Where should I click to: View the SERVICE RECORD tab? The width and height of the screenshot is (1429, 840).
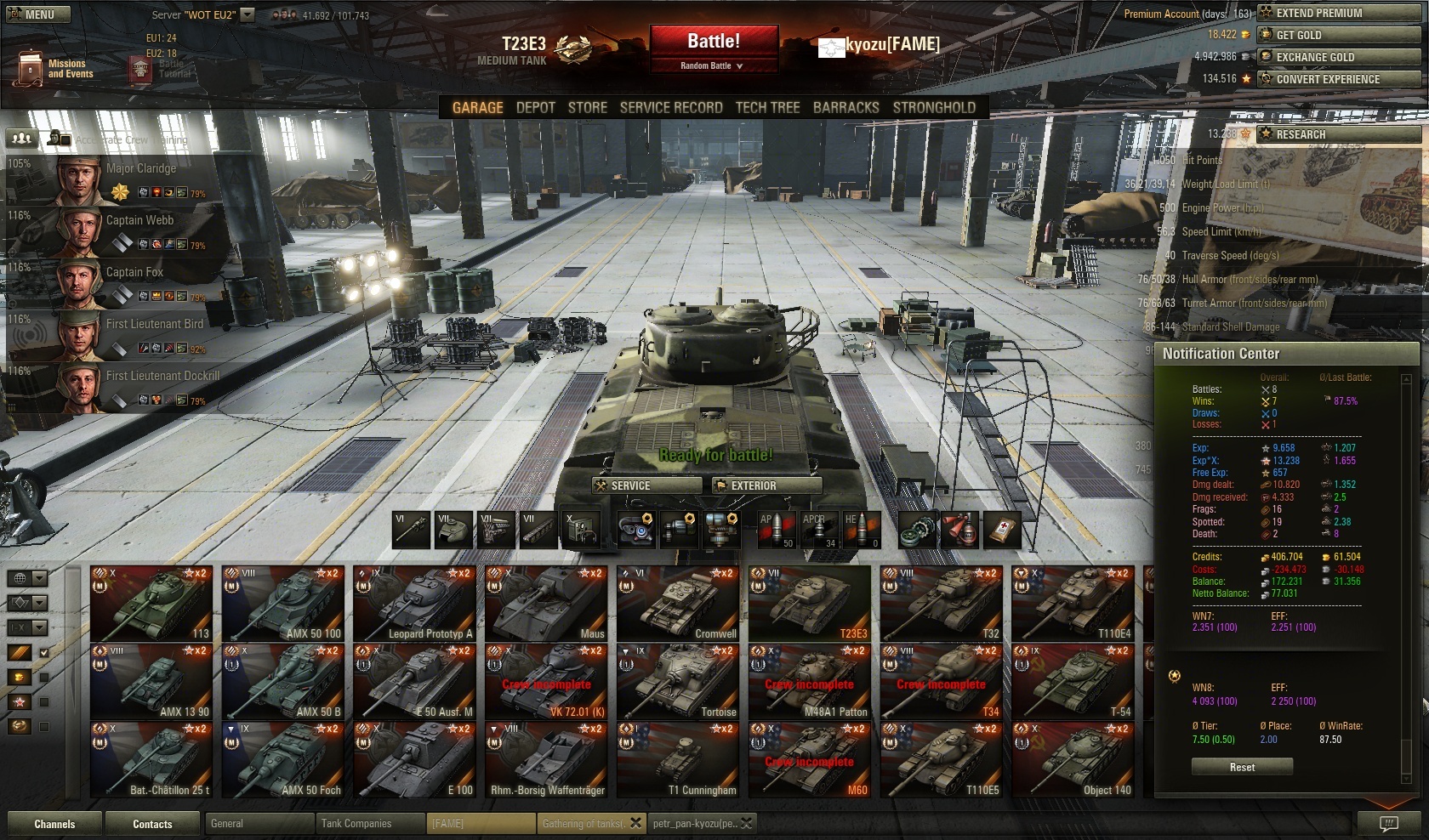click(670, 108)
